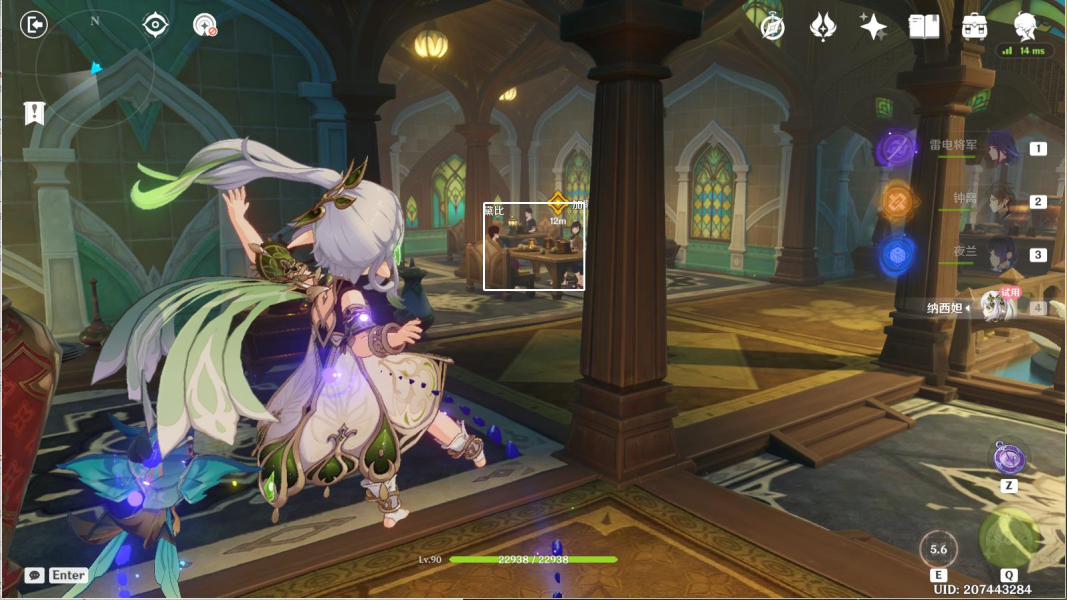Image resolution: width=1067 pixels, height=600 pixels.
Task: Use the purple gadget above the Z label
Action: (1009, 459)
